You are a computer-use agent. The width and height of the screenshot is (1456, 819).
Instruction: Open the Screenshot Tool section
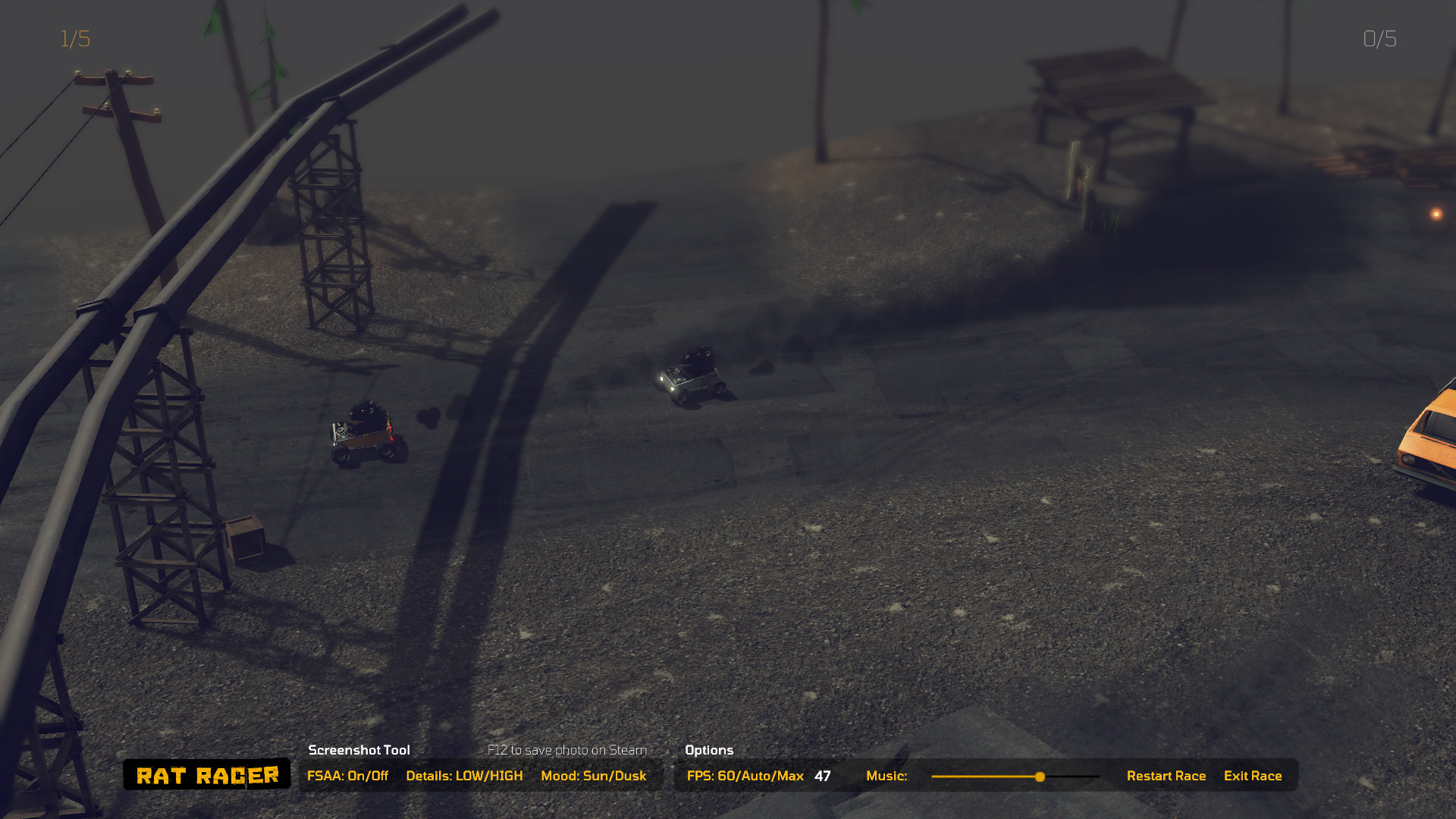358,750
